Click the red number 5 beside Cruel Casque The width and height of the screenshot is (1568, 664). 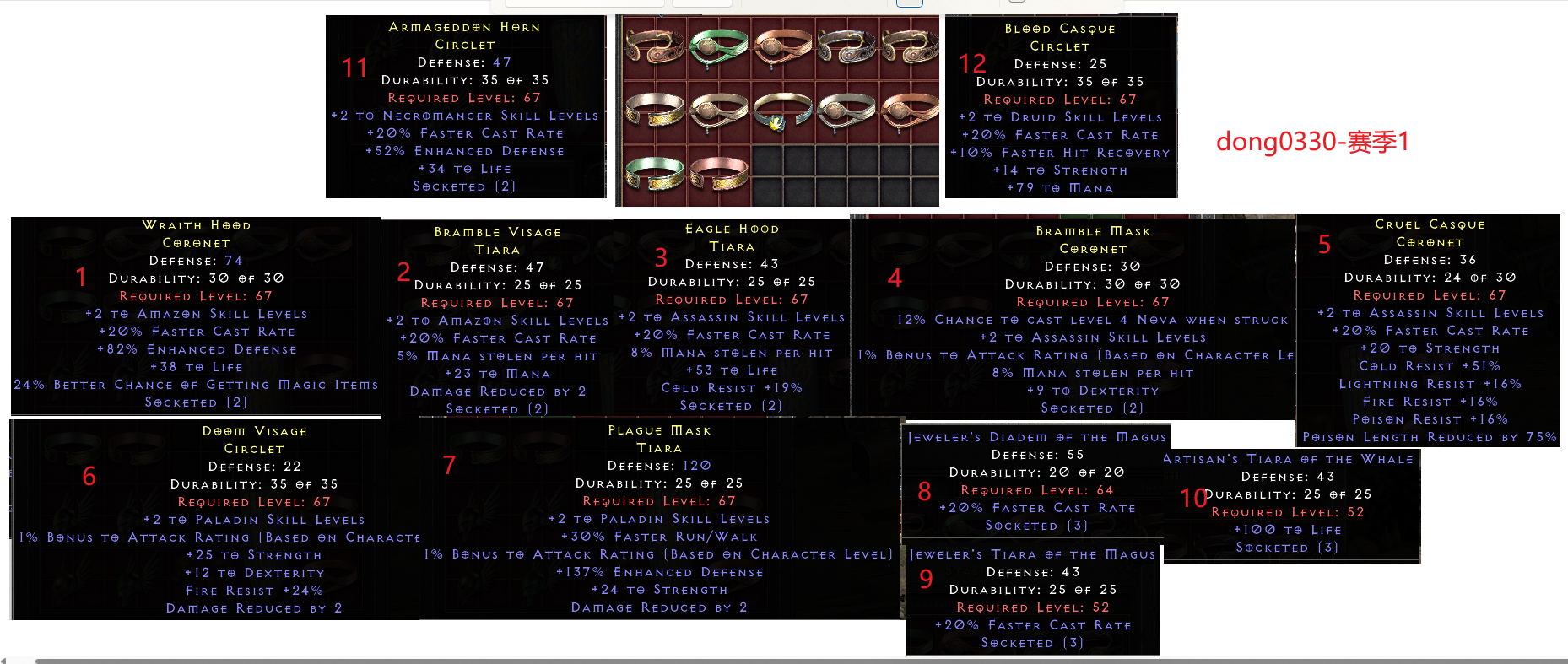(1323, 245)
